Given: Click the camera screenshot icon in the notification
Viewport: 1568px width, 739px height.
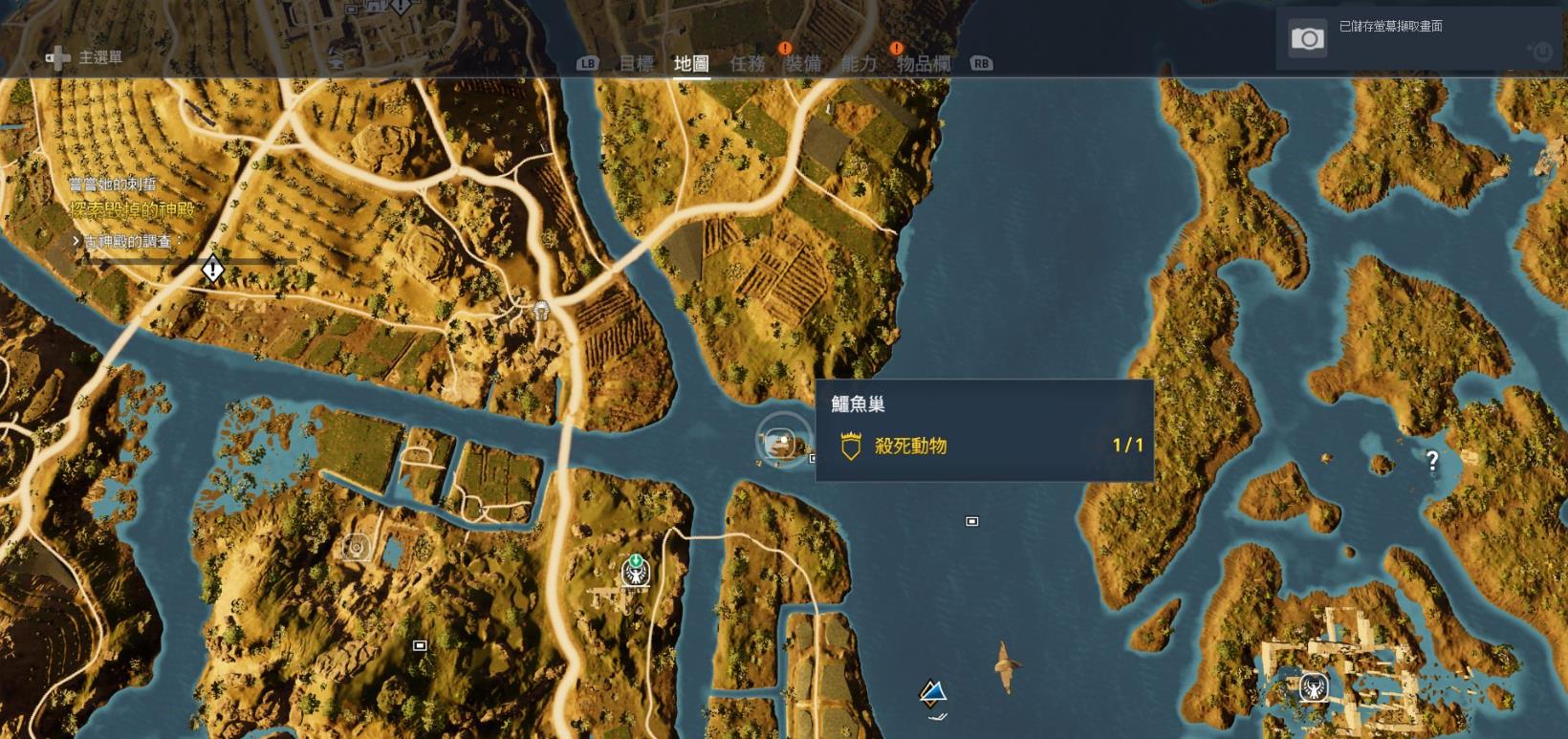Looking at the screenshot, I should click(x=1306, y=40).
